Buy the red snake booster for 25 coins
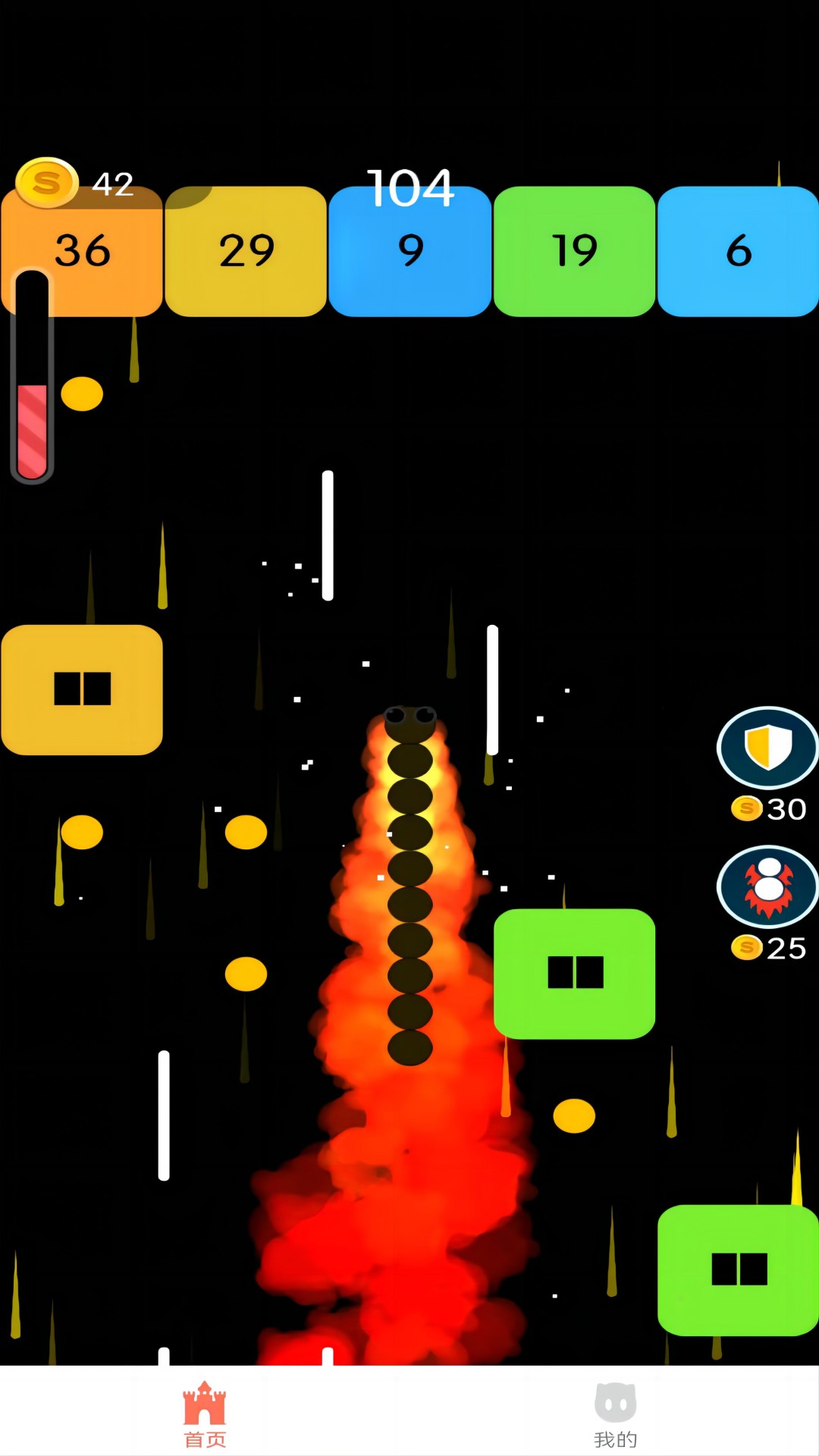This screenshot has height=1456, width=819. click(x=767, y=886)
